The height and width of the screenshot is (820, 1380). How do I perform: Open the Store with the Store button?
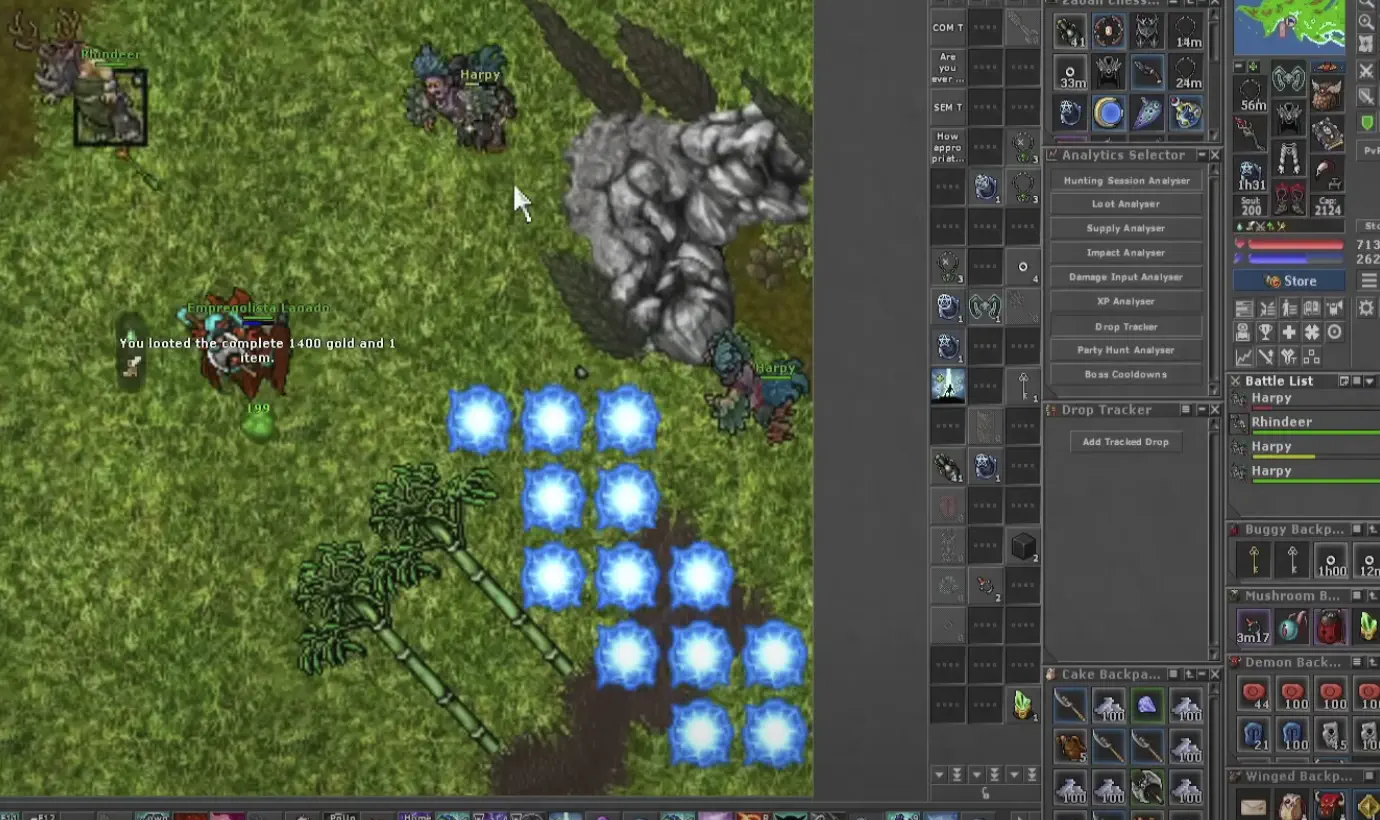[1289, 280]
